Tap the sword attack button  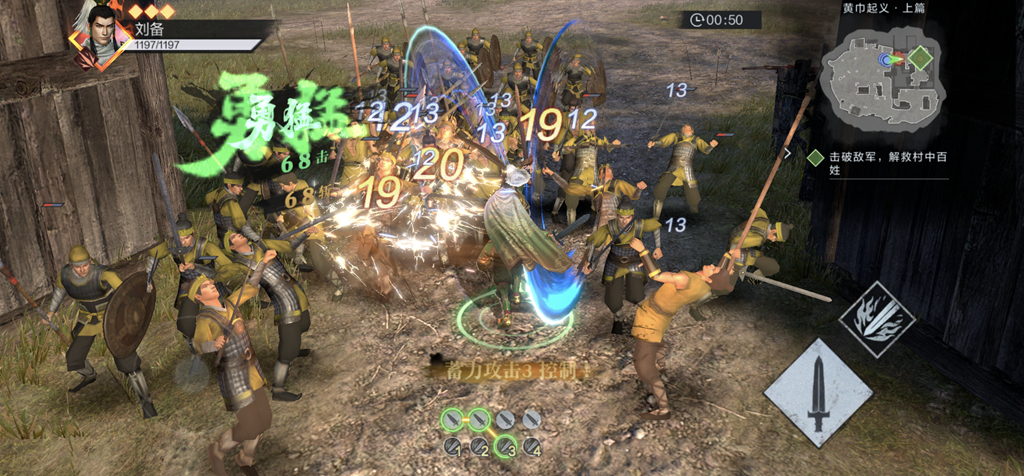pyautogui.click(x=818, y=392)
